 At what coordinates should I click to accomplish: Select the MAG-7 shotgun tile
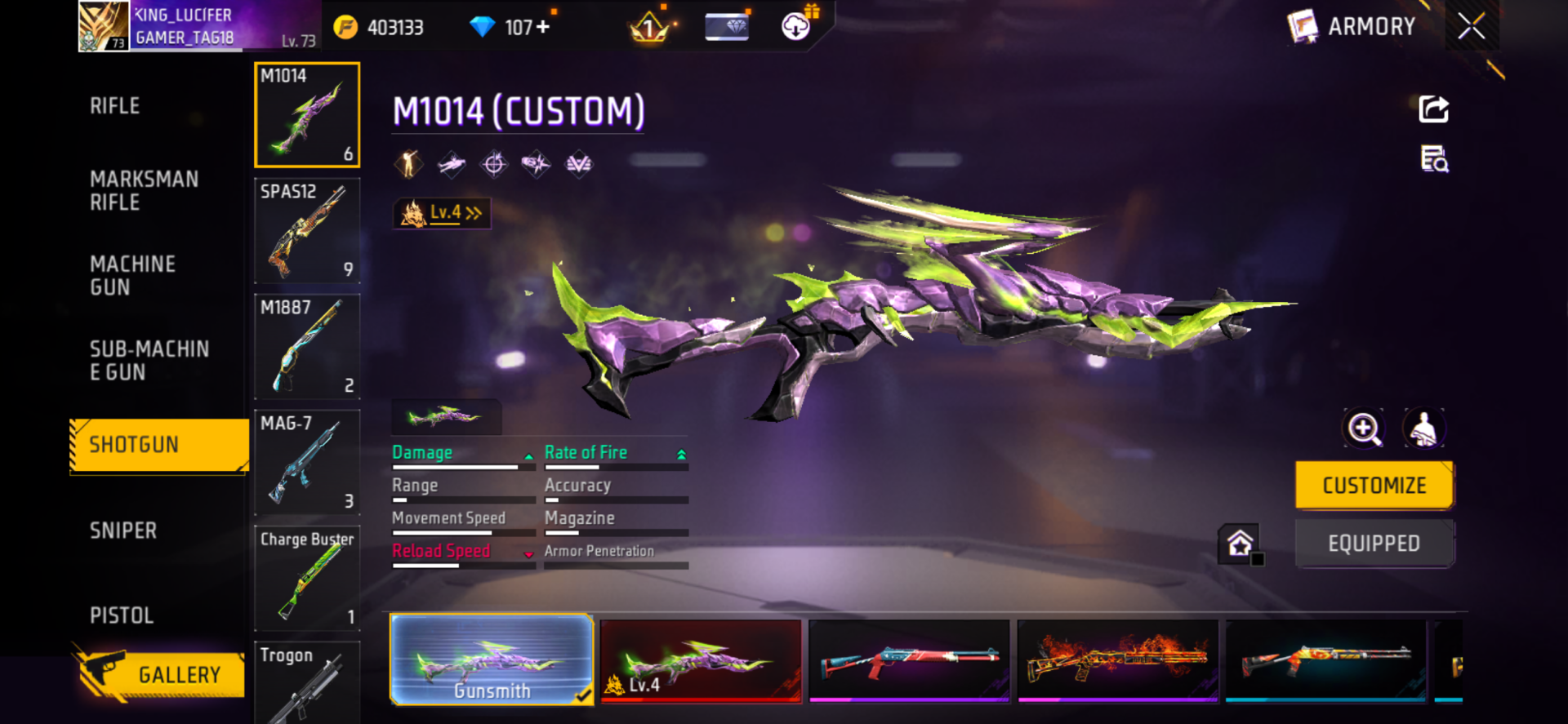point(307,462)
